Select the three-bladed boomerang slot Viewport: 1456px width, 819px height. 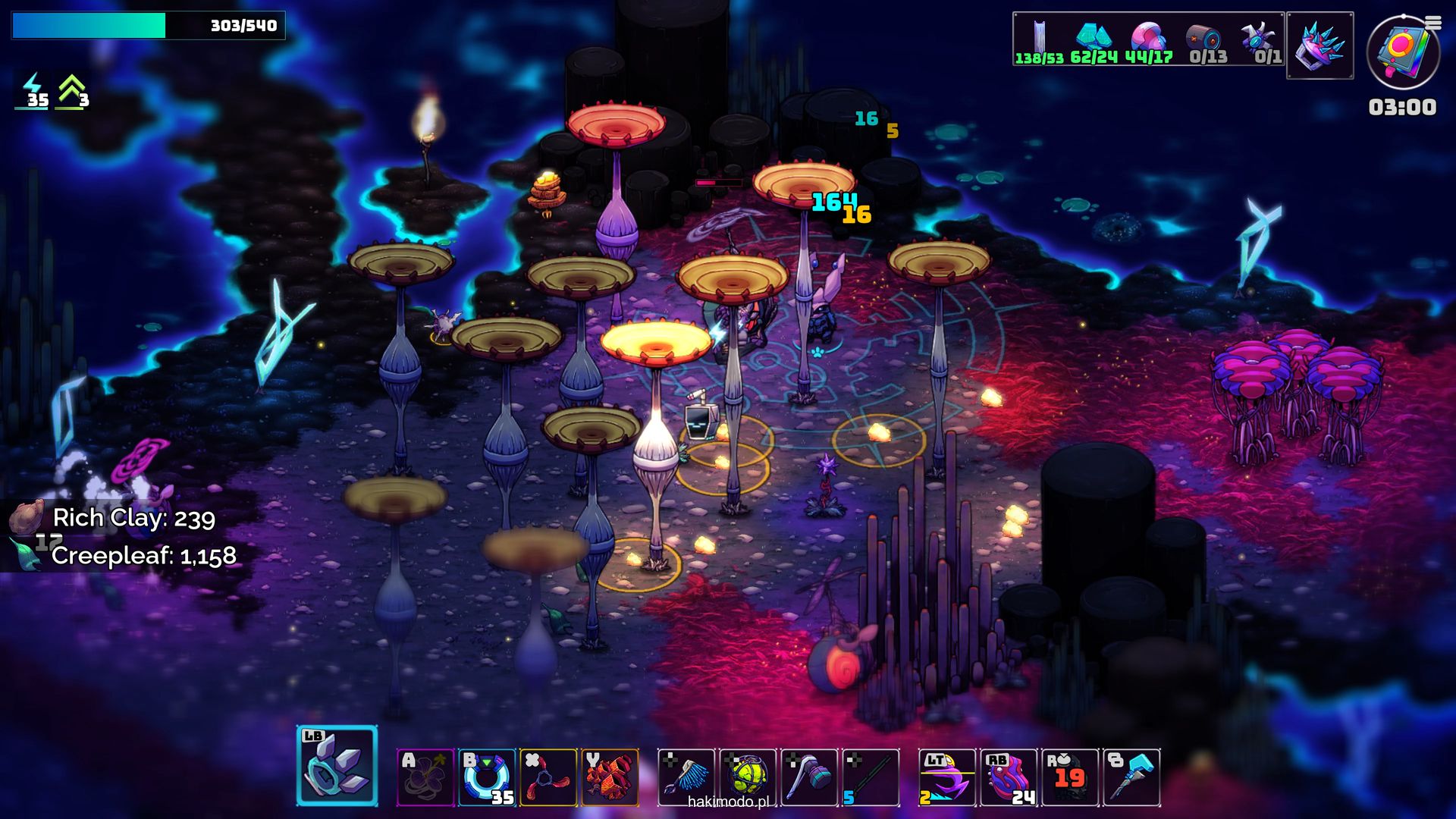pos(548,777)
